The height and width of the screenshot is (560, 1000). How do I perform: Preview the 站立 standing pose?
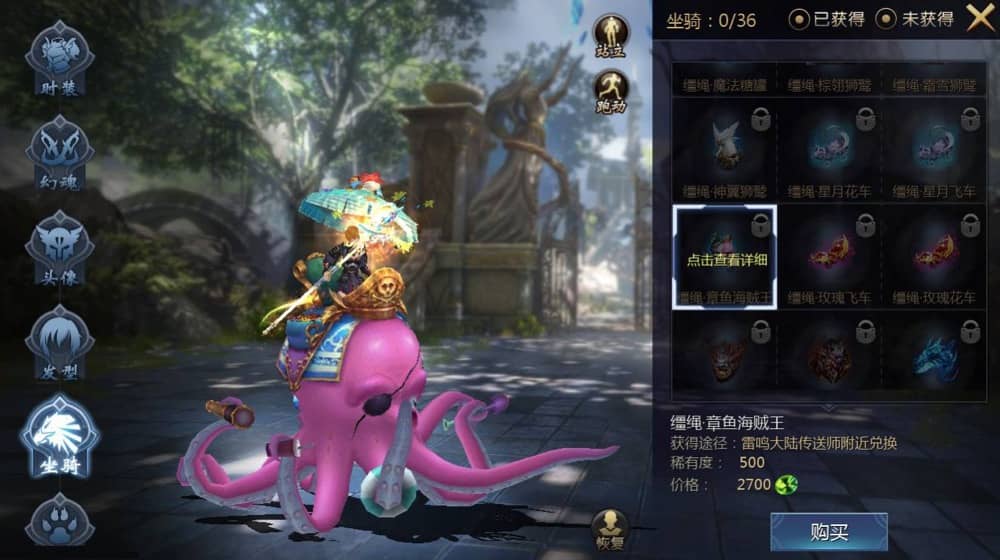coord(610,35)
